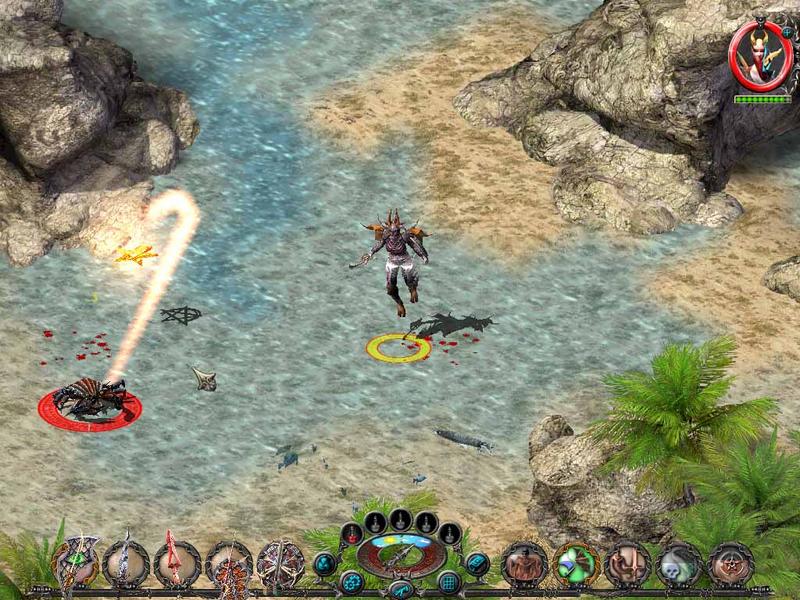This screenshot has height=600, width=800.
Task: Select the flexing arm combat art slot
Action: (x=628, y=564)
